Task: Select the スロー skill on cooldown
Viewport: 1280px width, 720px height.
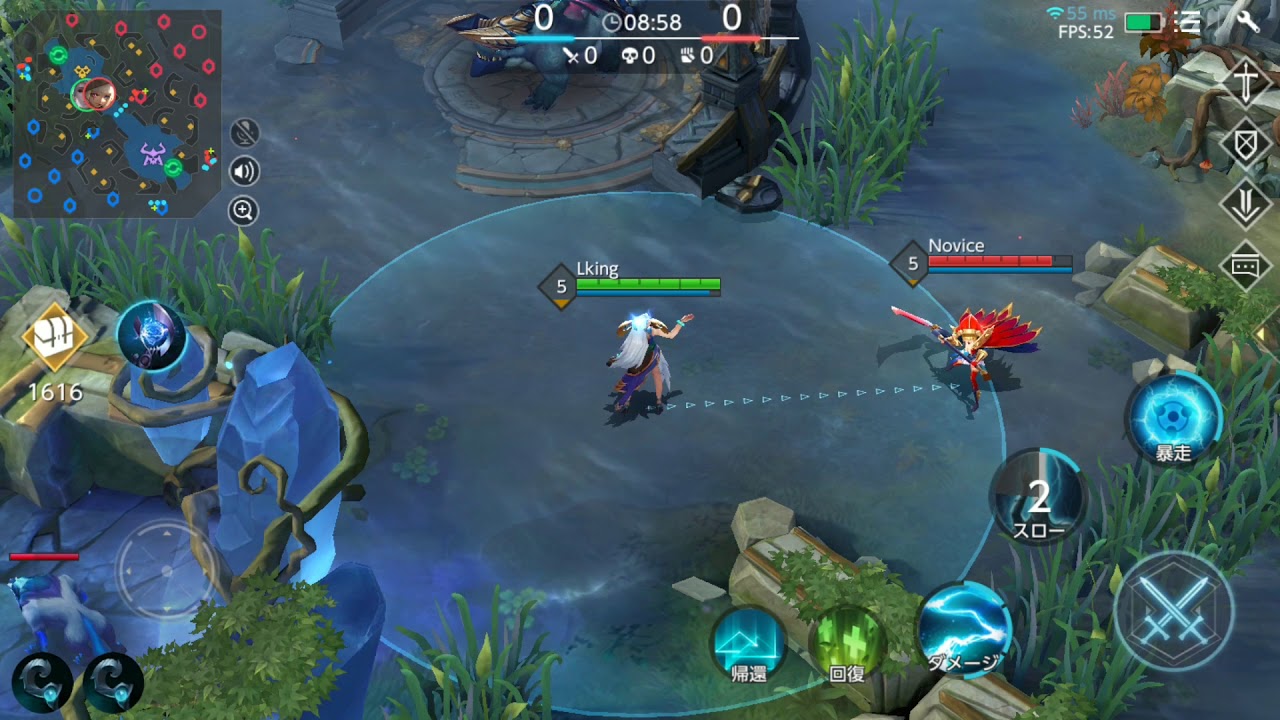Action: tap(1039, 497)
